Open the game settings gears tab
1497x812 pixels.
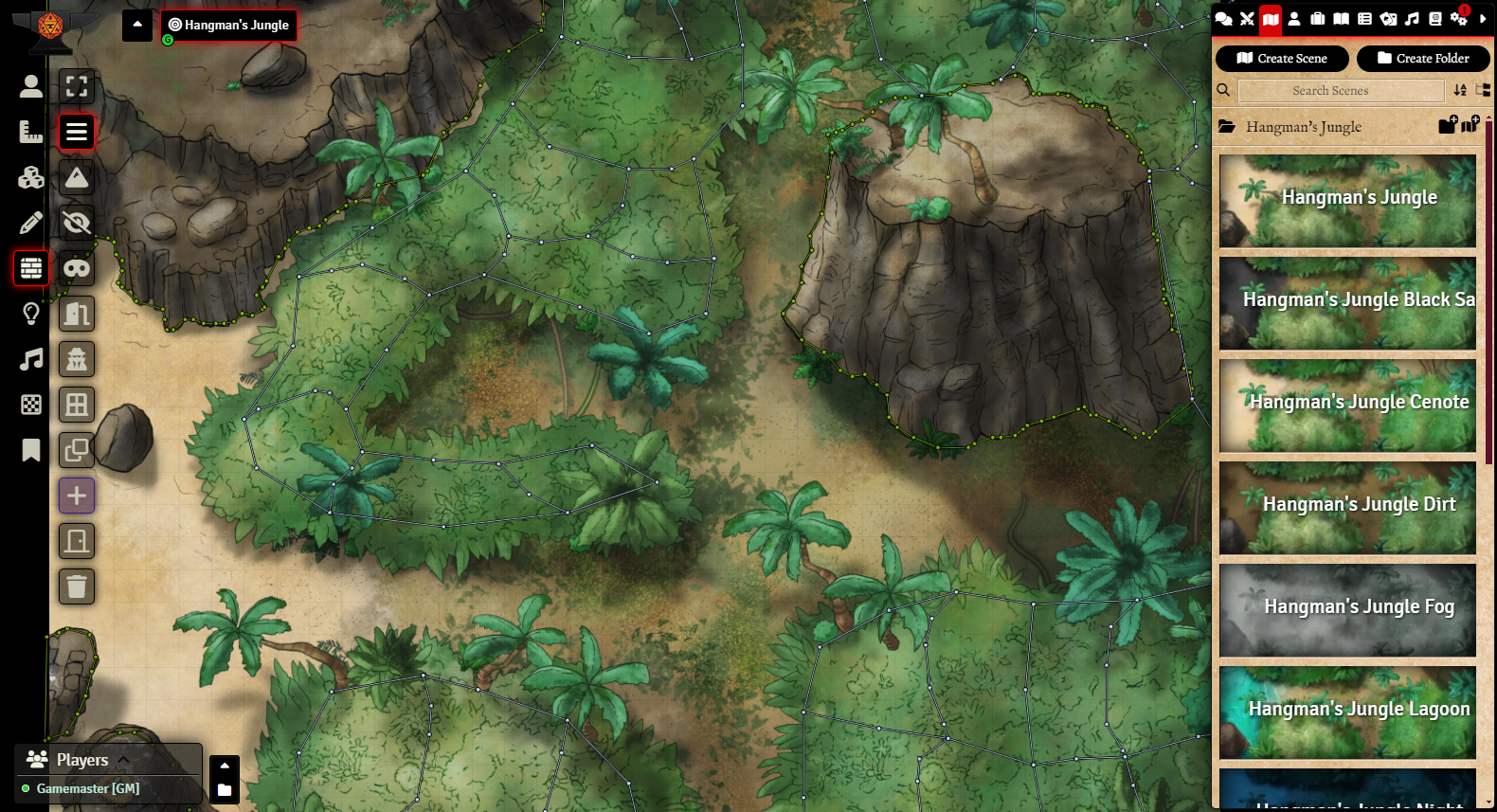pyautogui.click(x=1459, y=19)
